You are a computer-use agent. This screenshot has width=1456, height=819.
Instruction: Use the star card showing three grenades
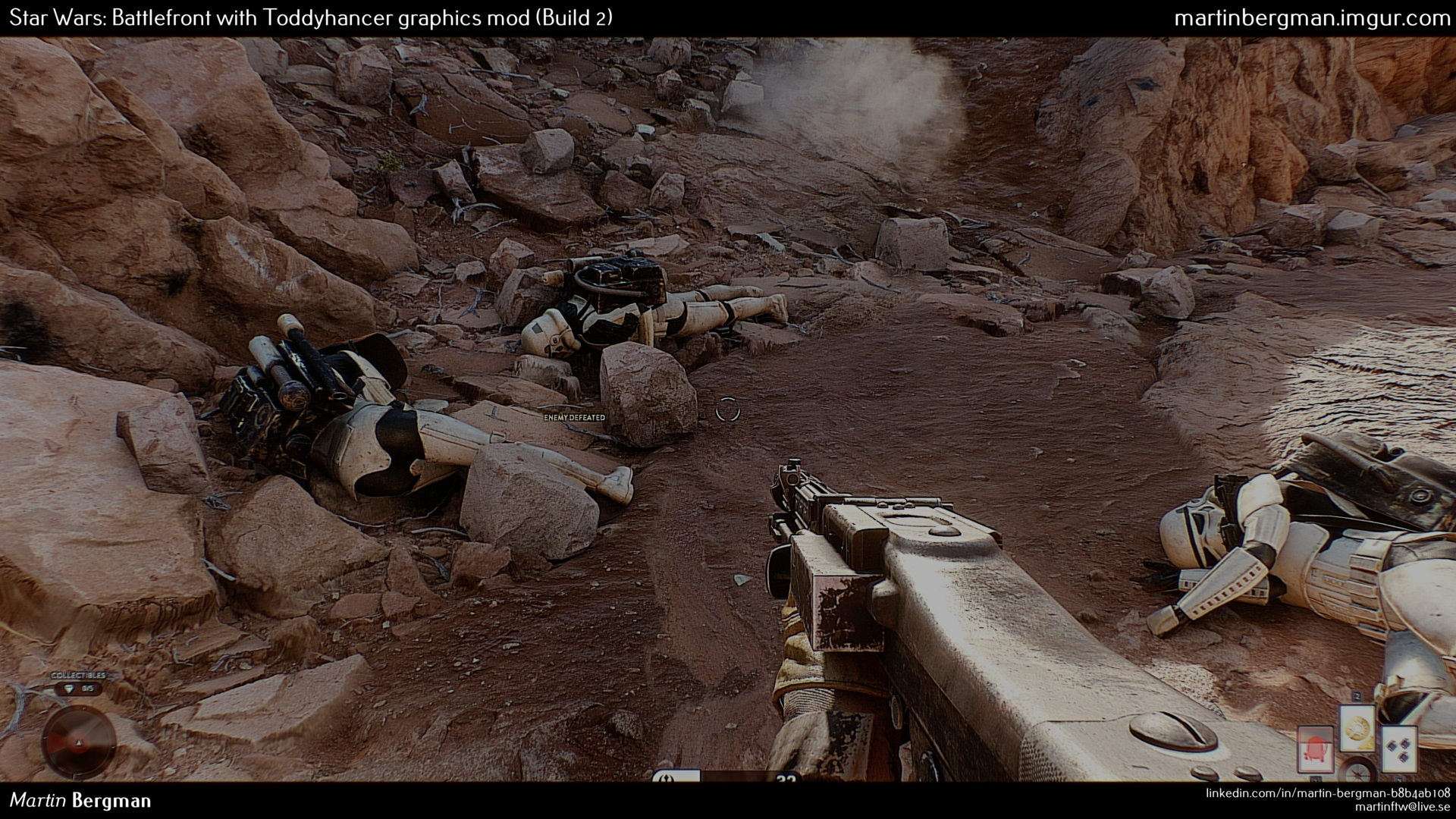pos(1399,750)
